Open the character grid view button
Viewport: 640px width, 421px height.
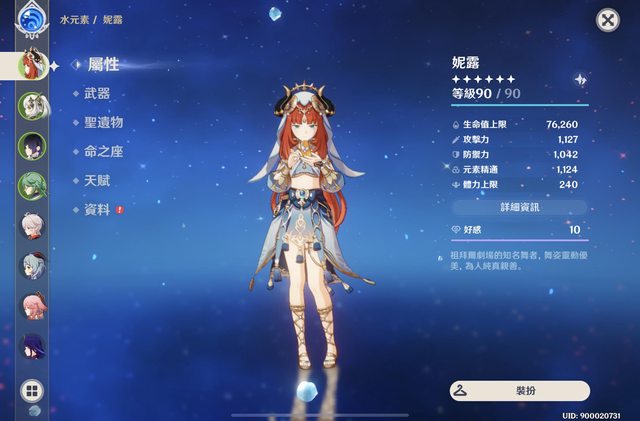point(31,391)
